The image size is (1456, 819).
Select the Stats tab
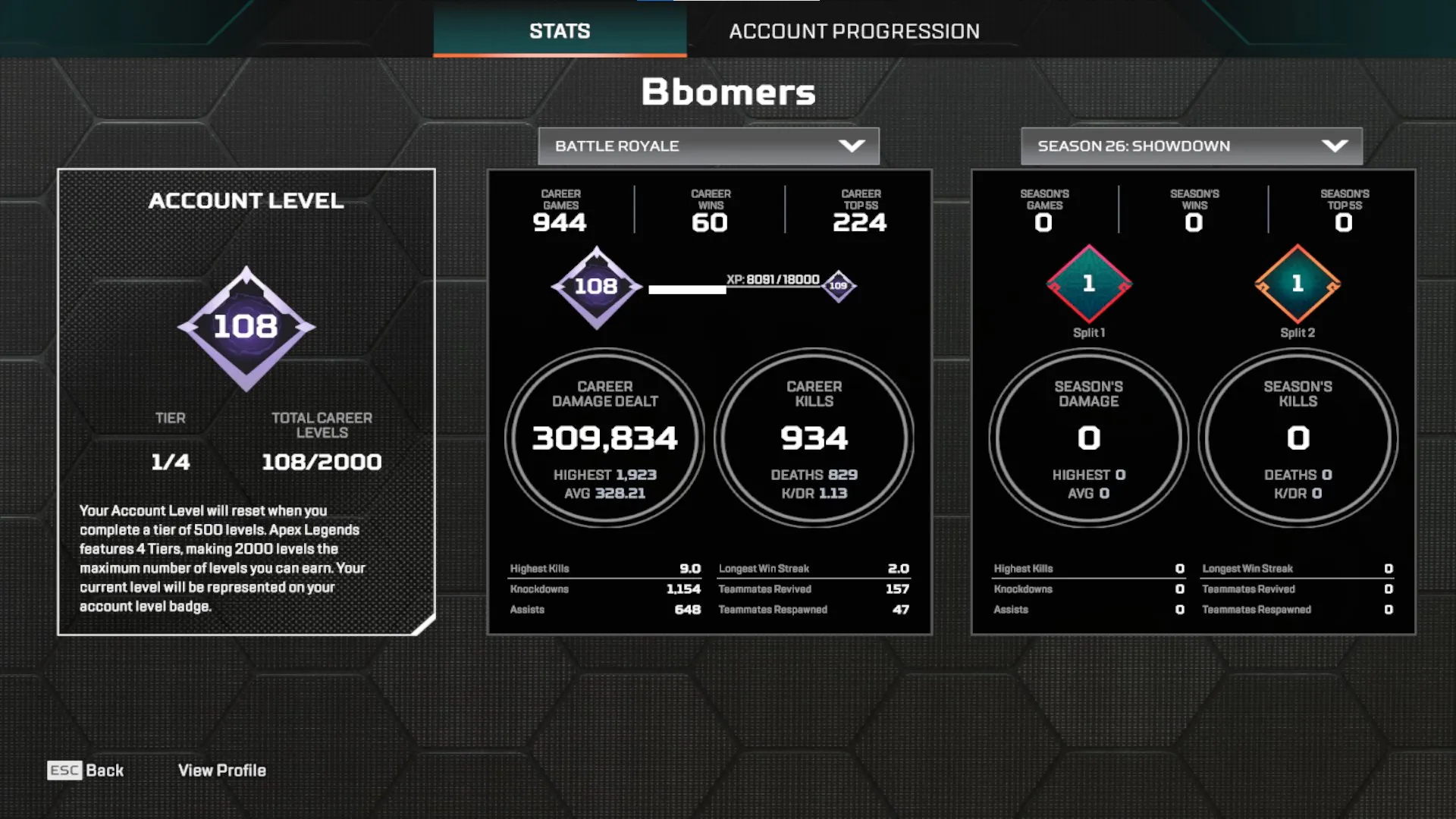point(559,31)
